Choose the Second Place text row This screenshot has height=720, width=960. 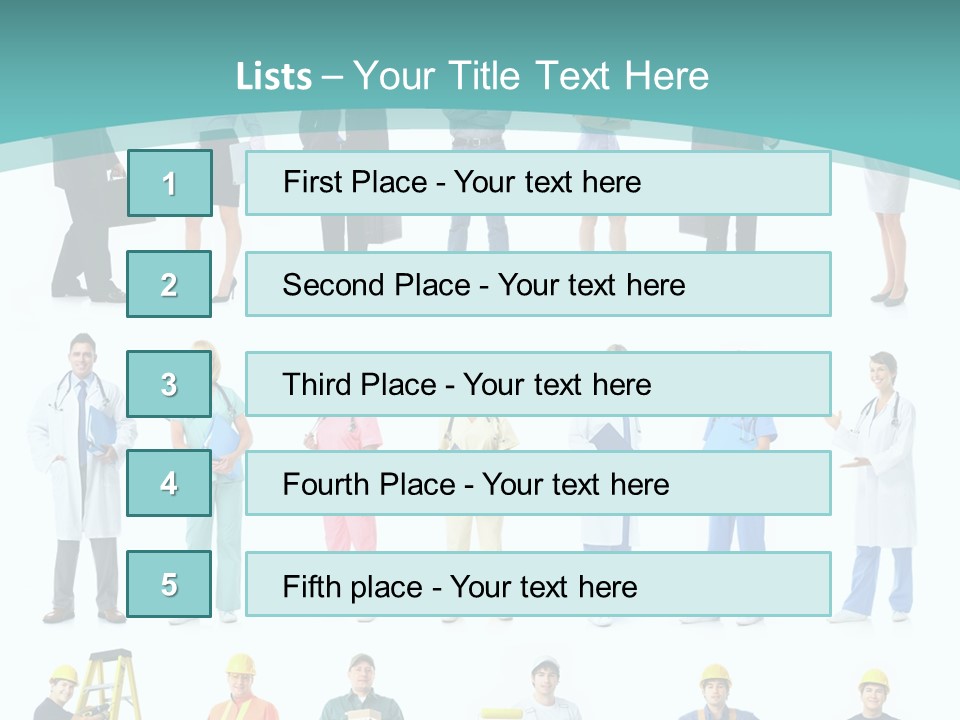tap(538, 284)
